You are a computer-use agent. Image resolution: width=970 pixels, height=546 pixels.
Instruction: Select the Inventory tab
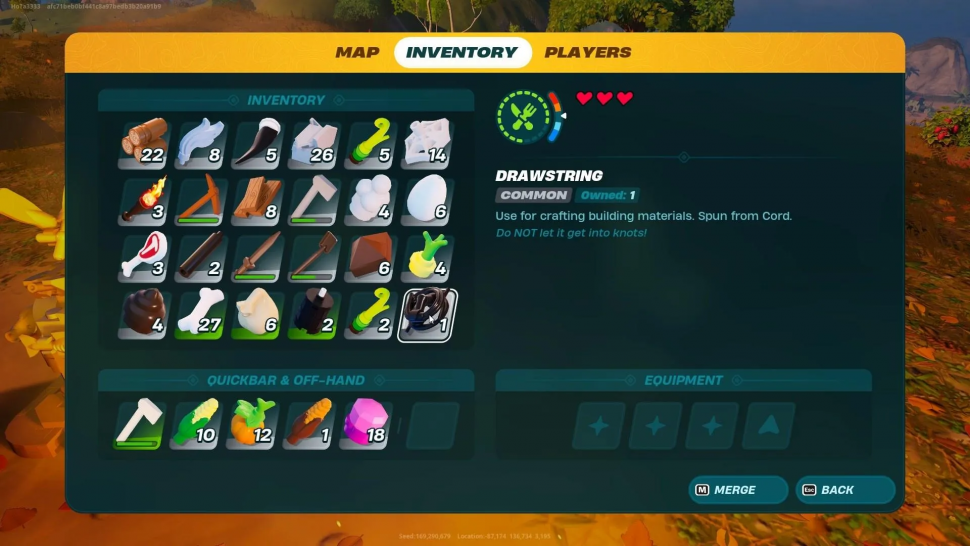point(461,52)
